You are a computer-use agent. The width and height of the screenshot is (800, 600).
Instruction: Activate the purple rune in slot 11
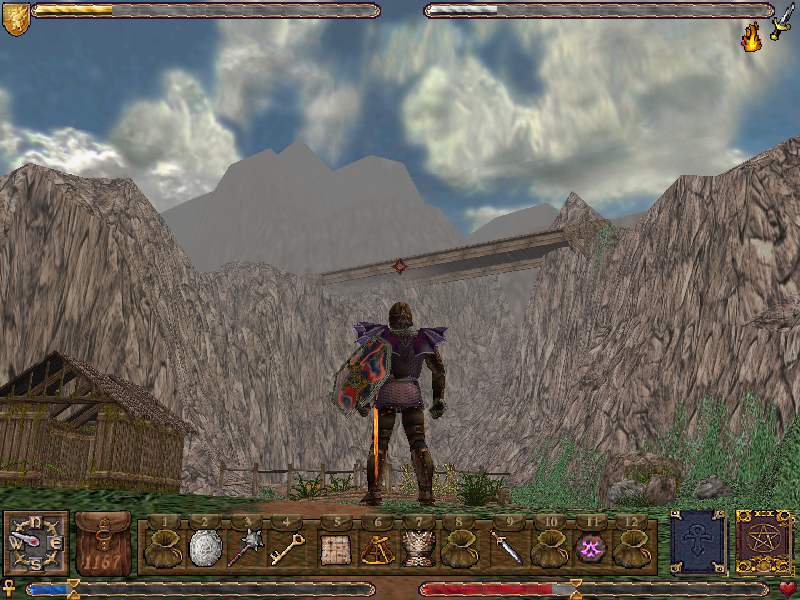(590, 548)
